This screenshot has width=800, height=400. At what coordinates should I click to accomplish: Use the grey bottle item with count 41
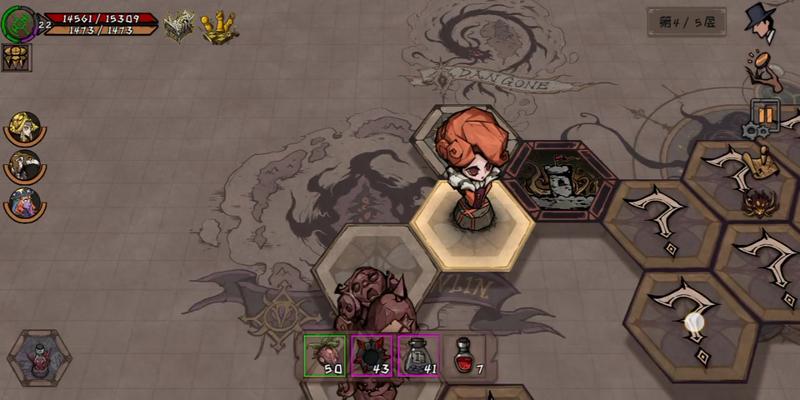pos(418,355)
